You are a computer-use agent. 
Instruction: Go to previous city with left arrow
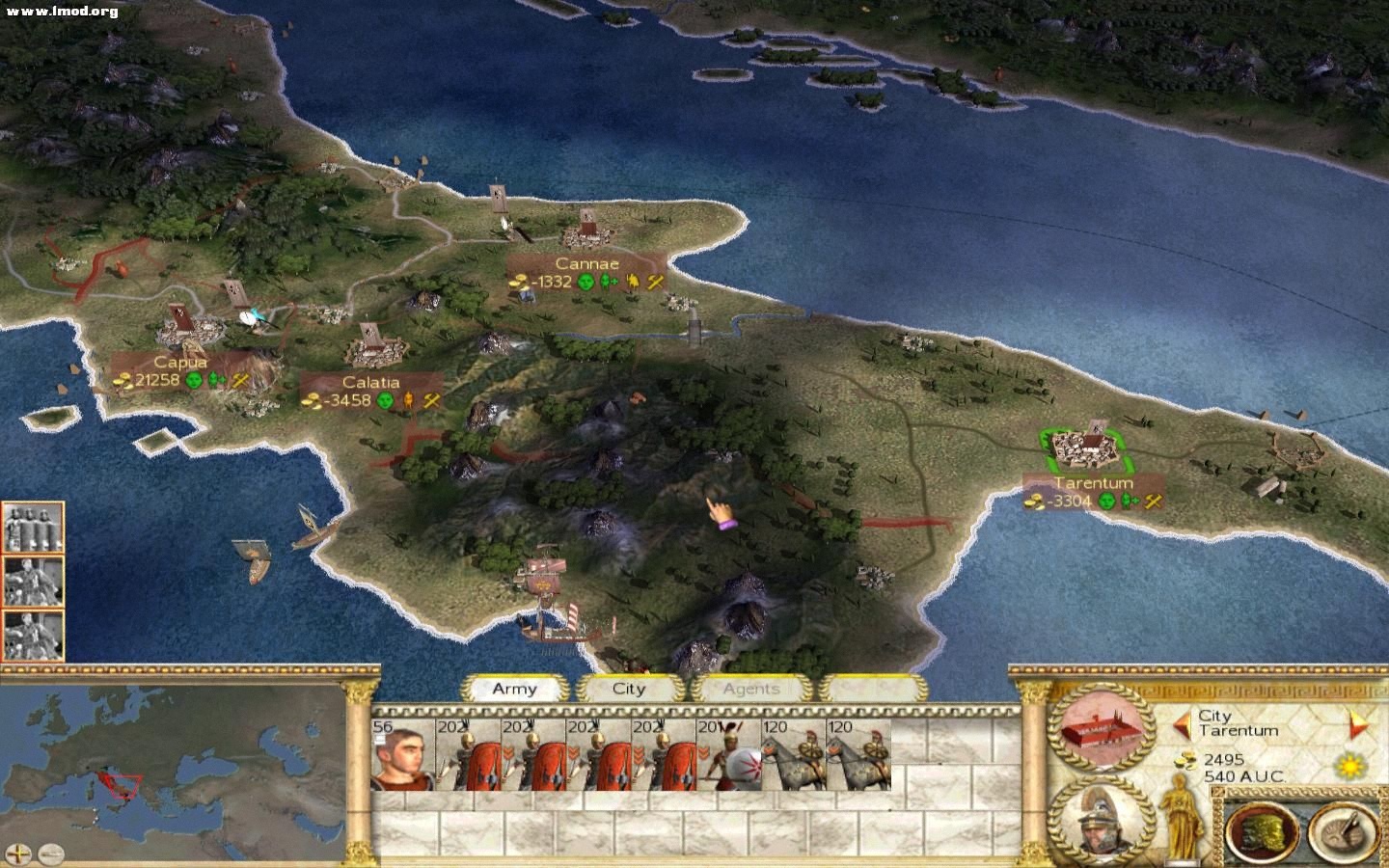1181,722
